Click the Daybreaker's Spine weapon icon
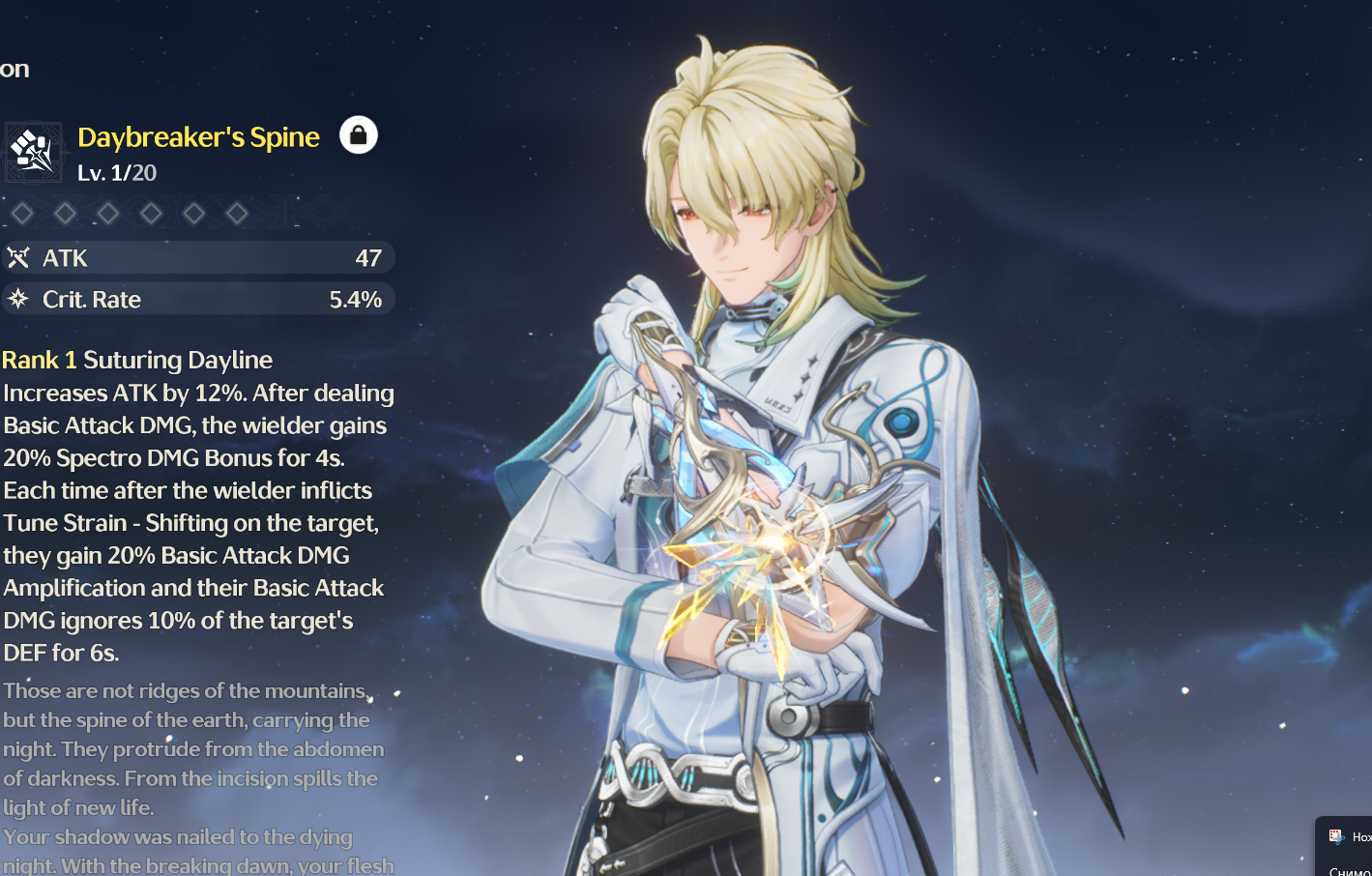Viewport: 1372px width, 876px height. click(34, 152)
